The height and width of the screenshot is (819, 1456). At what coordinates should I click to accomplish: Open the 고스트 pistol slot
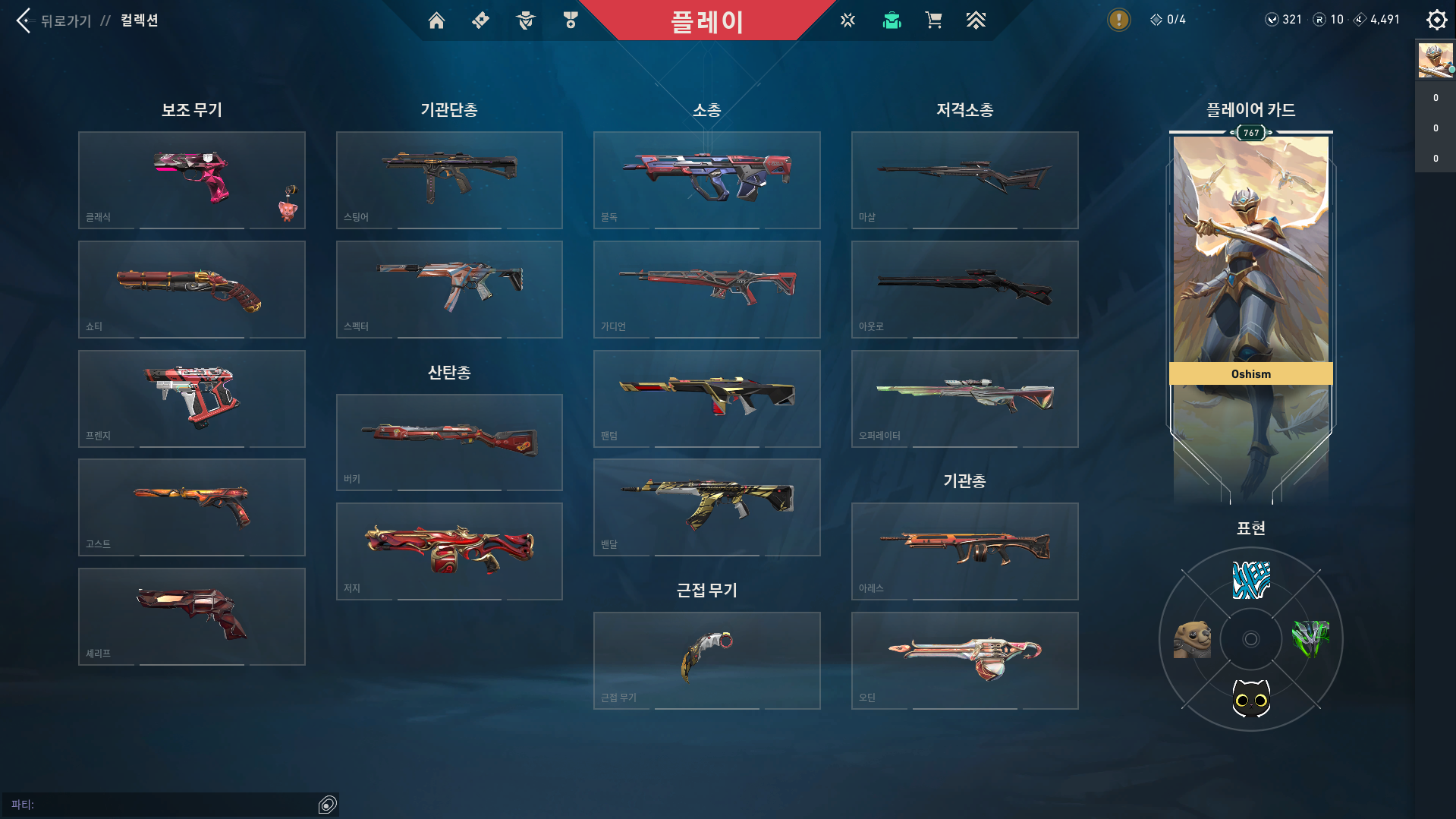192,507
